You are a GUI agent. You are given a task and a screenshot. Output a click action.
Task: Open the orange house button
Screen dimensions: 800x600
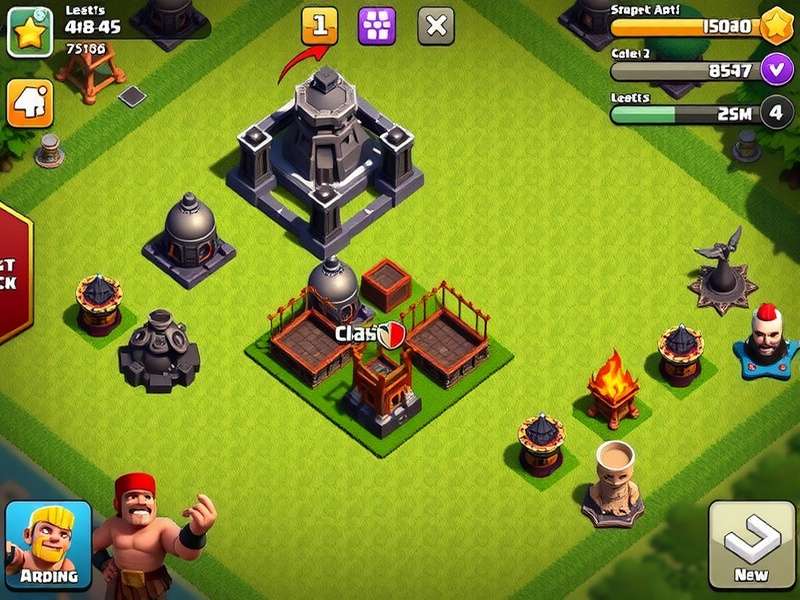tap(30, 103)
